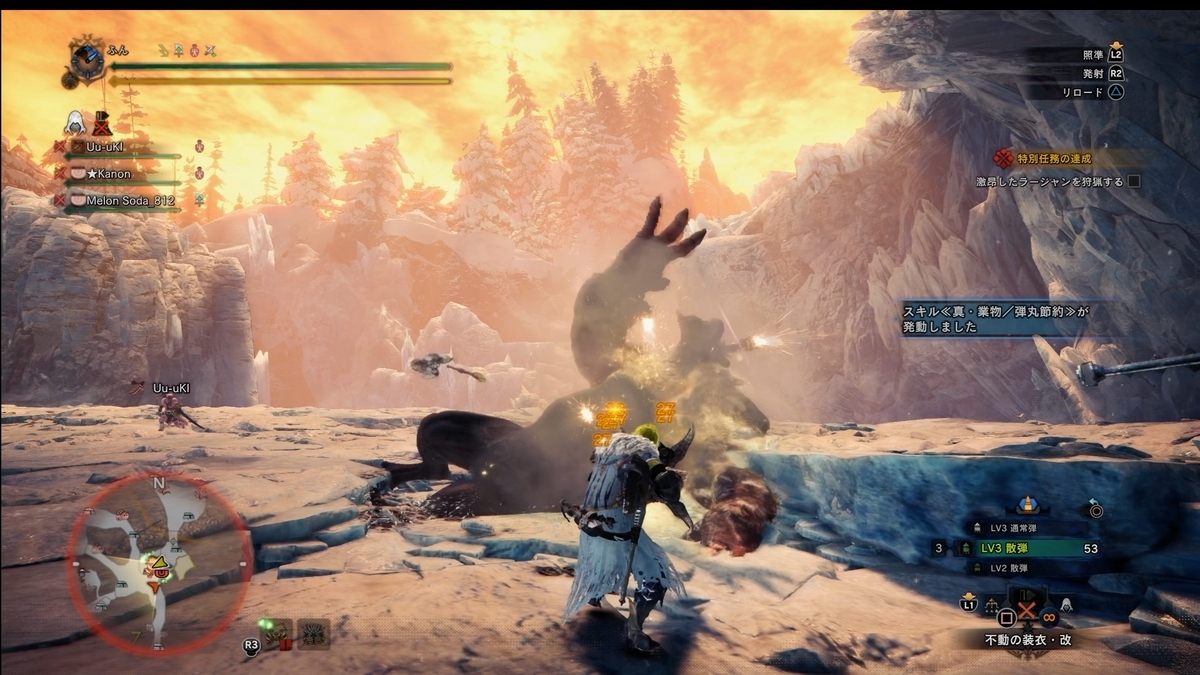Click the slinger ammo icon above the ammo list
This screenshot has height=675, width=1200.
pos(1027,505)
